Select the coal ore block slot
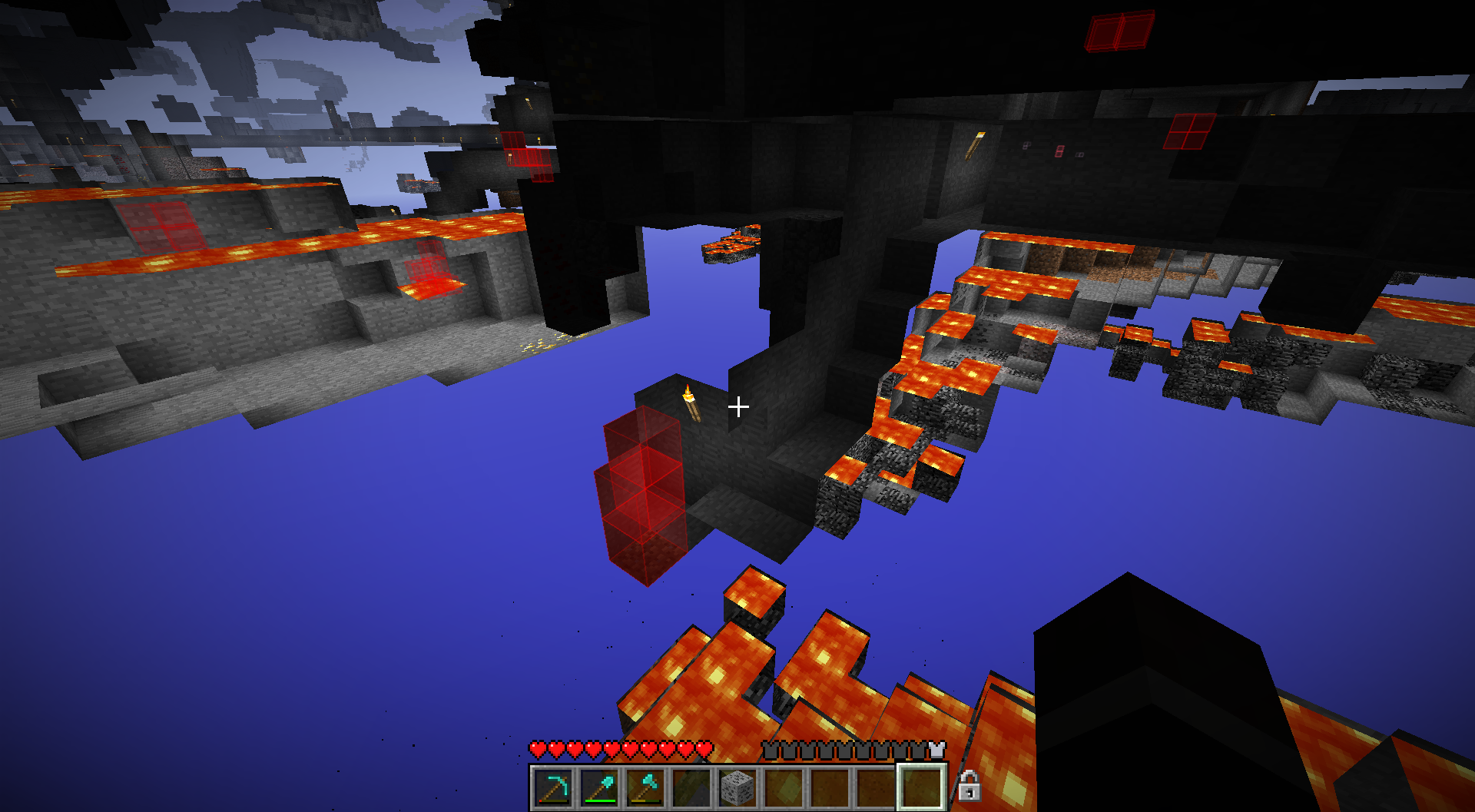This screenshot has height=812, width=1475. point(738,787)
